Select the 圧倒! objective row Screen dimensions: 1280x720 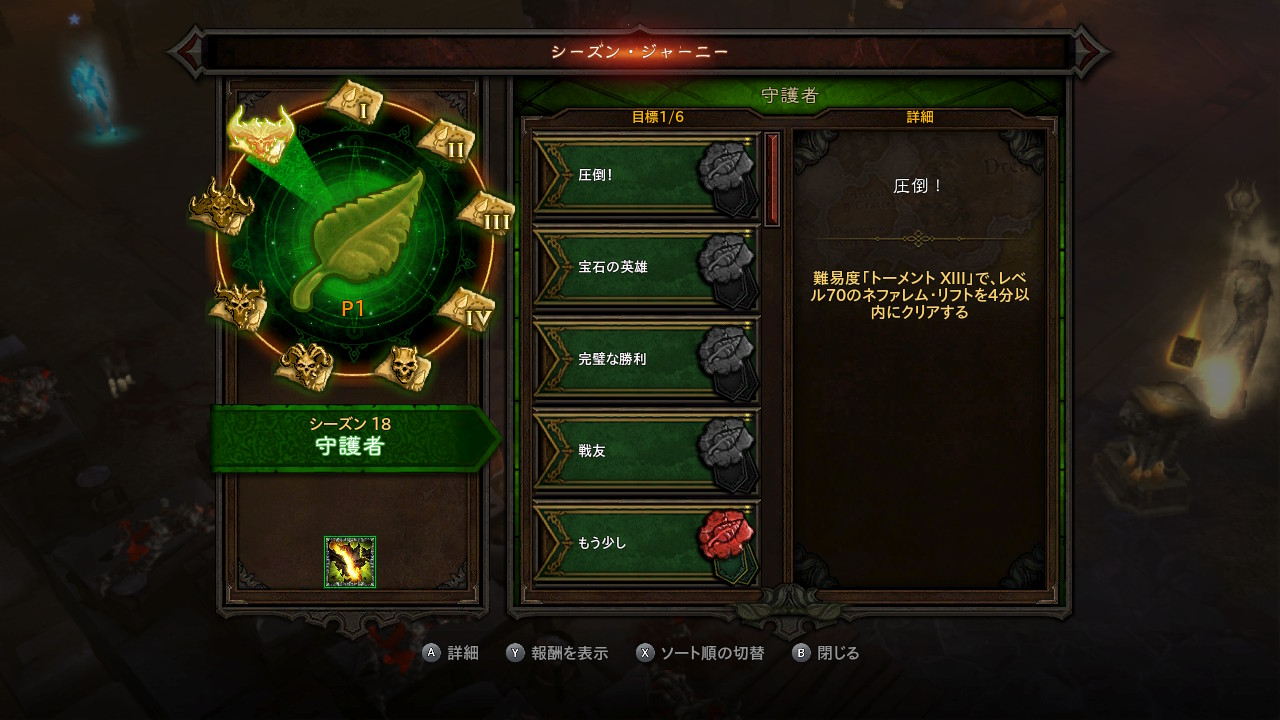(646, 175)
